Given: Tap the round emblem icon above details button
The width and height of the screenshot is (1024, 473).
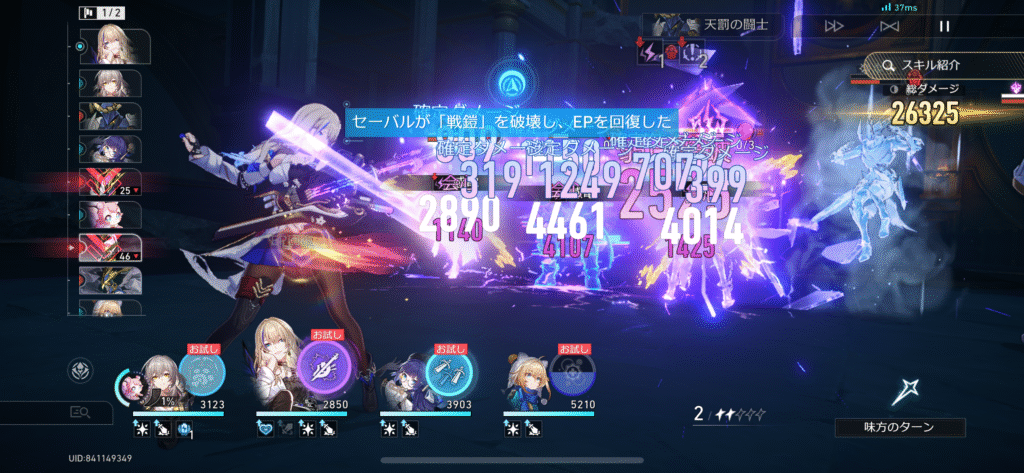Looking at the screenshot, I should 80,371.
